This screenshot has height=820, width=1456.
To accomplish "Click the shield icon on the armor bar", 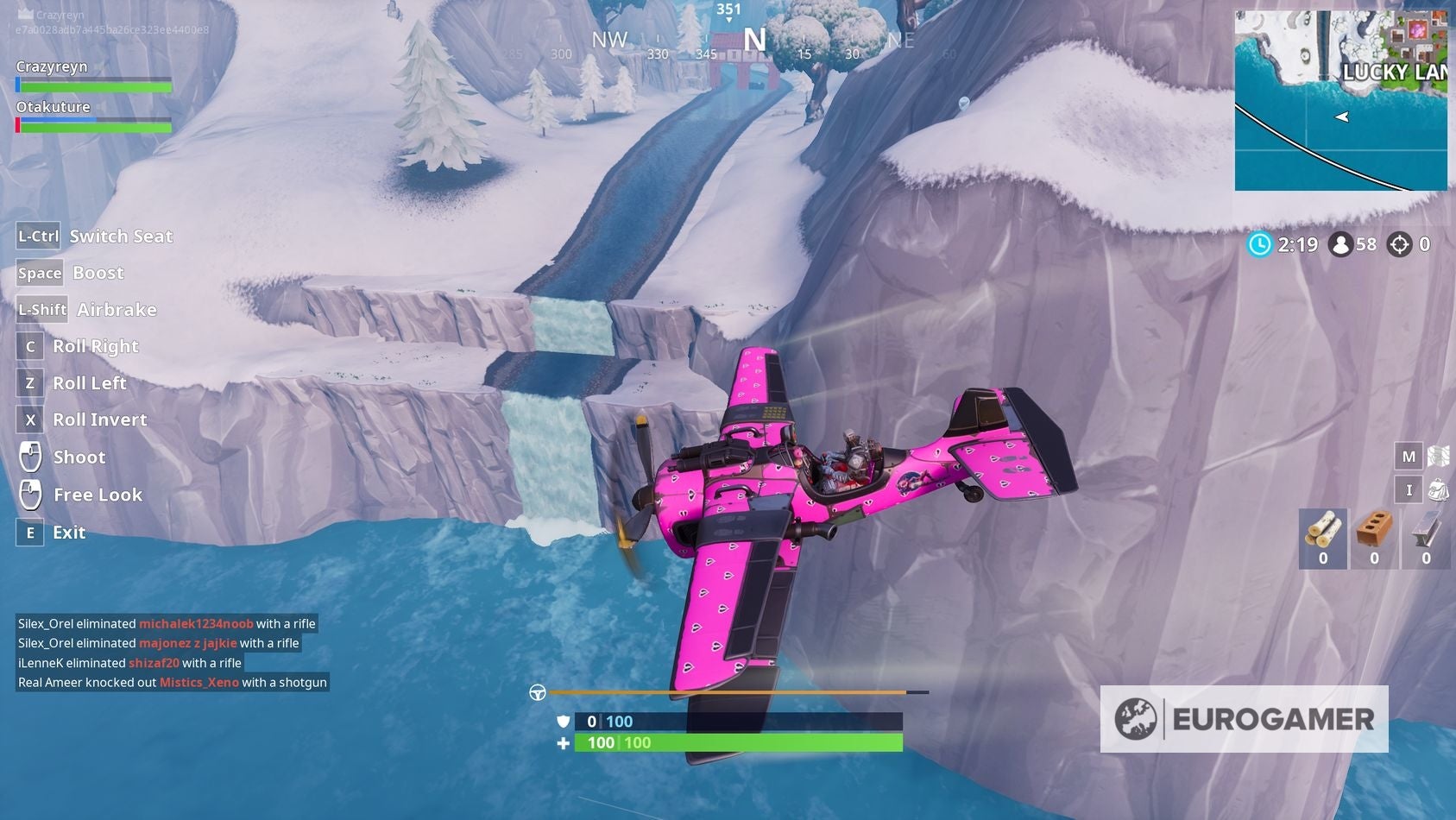I will point(562,720).
